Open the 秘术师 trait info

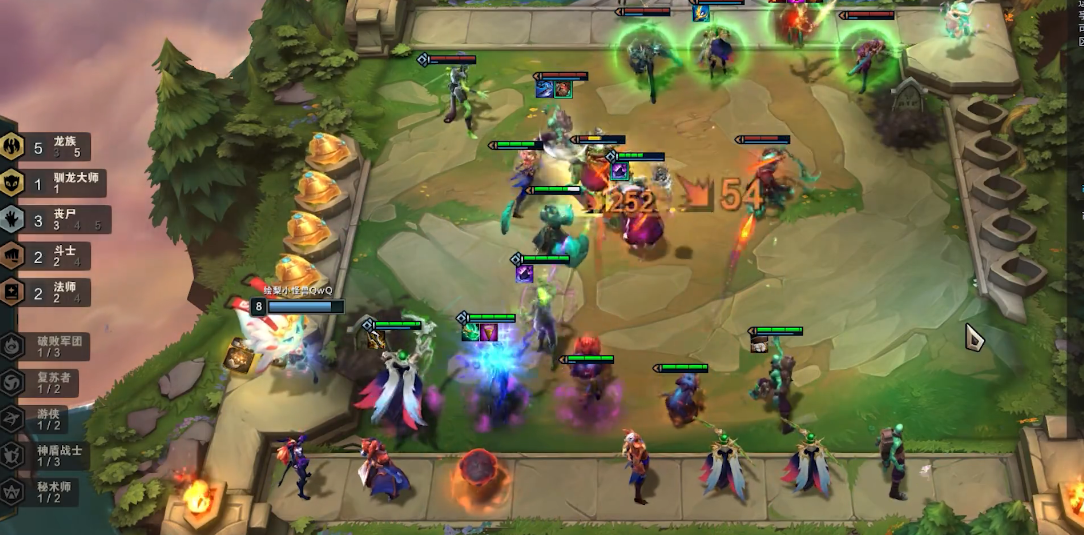coord(50,491)
